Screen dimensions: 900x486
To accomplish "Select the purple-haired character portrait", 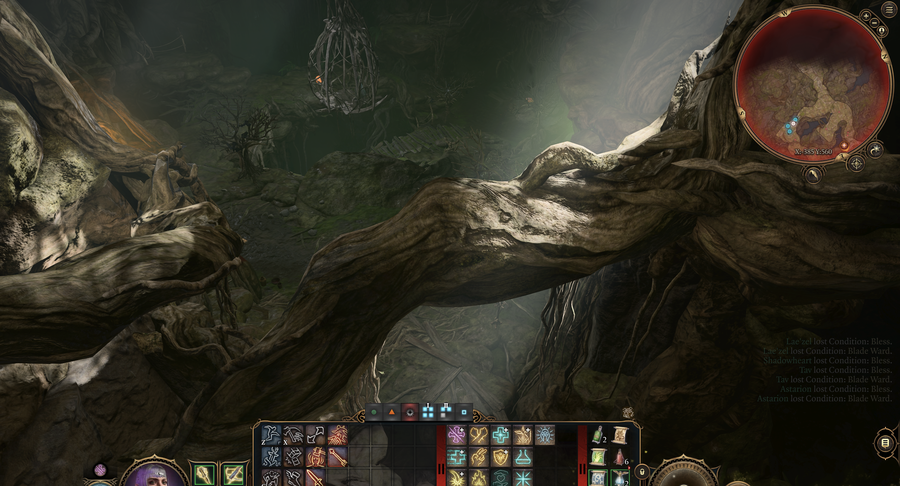I will click(x=153, y=475).
